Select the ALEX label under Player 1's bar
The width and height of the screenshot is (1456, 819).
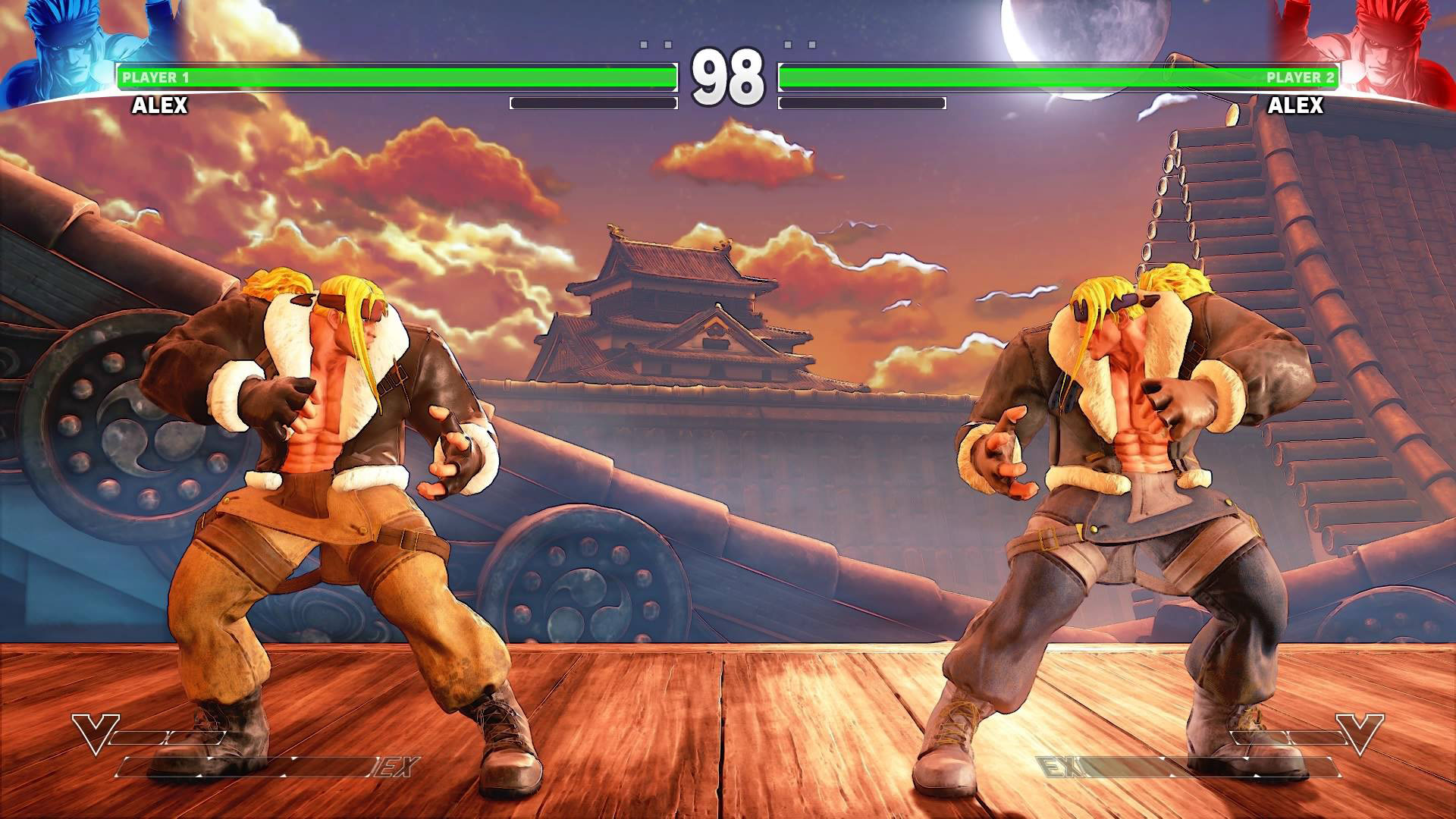pyautogui.click(x=159, y=106)
